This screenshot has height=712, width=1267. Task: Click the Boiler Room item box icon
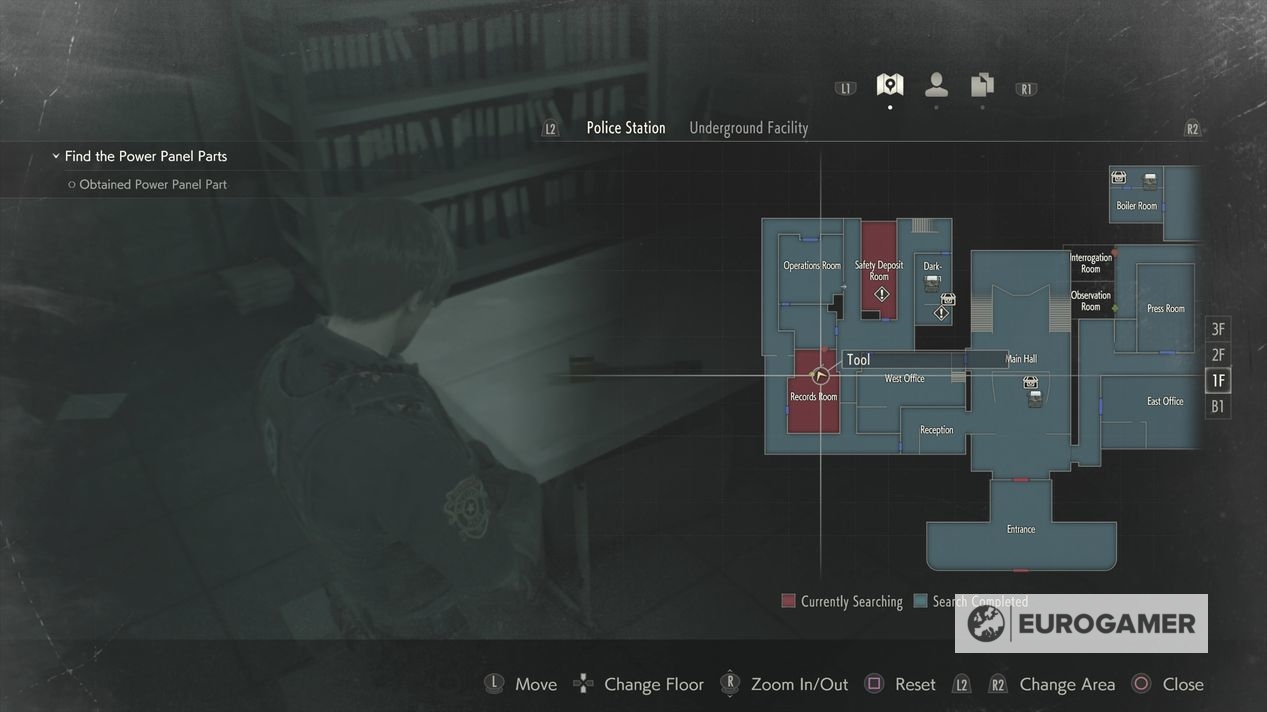[1119, 178]
